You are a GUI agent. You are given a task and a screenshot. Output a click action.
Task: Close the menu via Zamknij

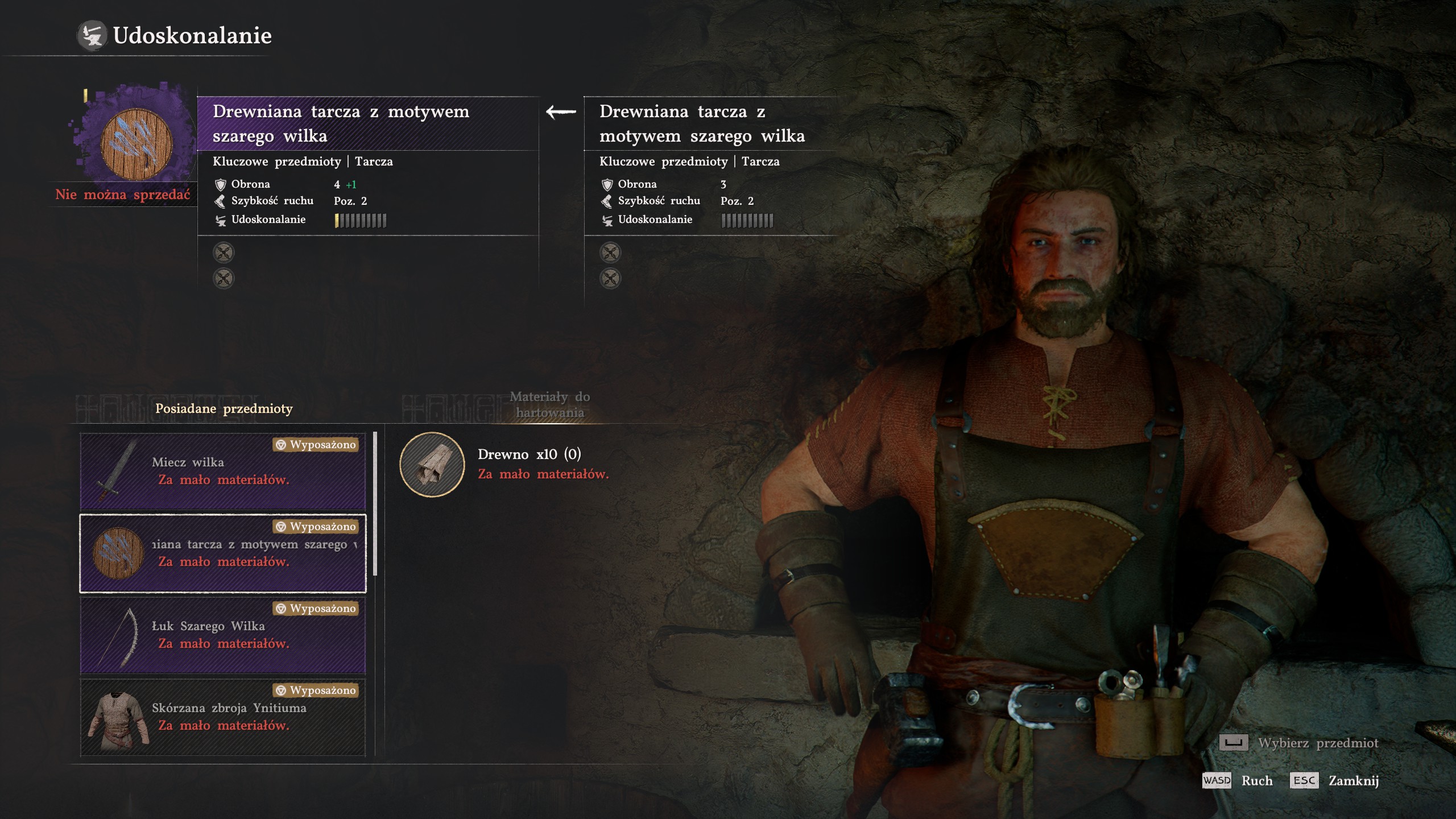[x=1352, y=780]
